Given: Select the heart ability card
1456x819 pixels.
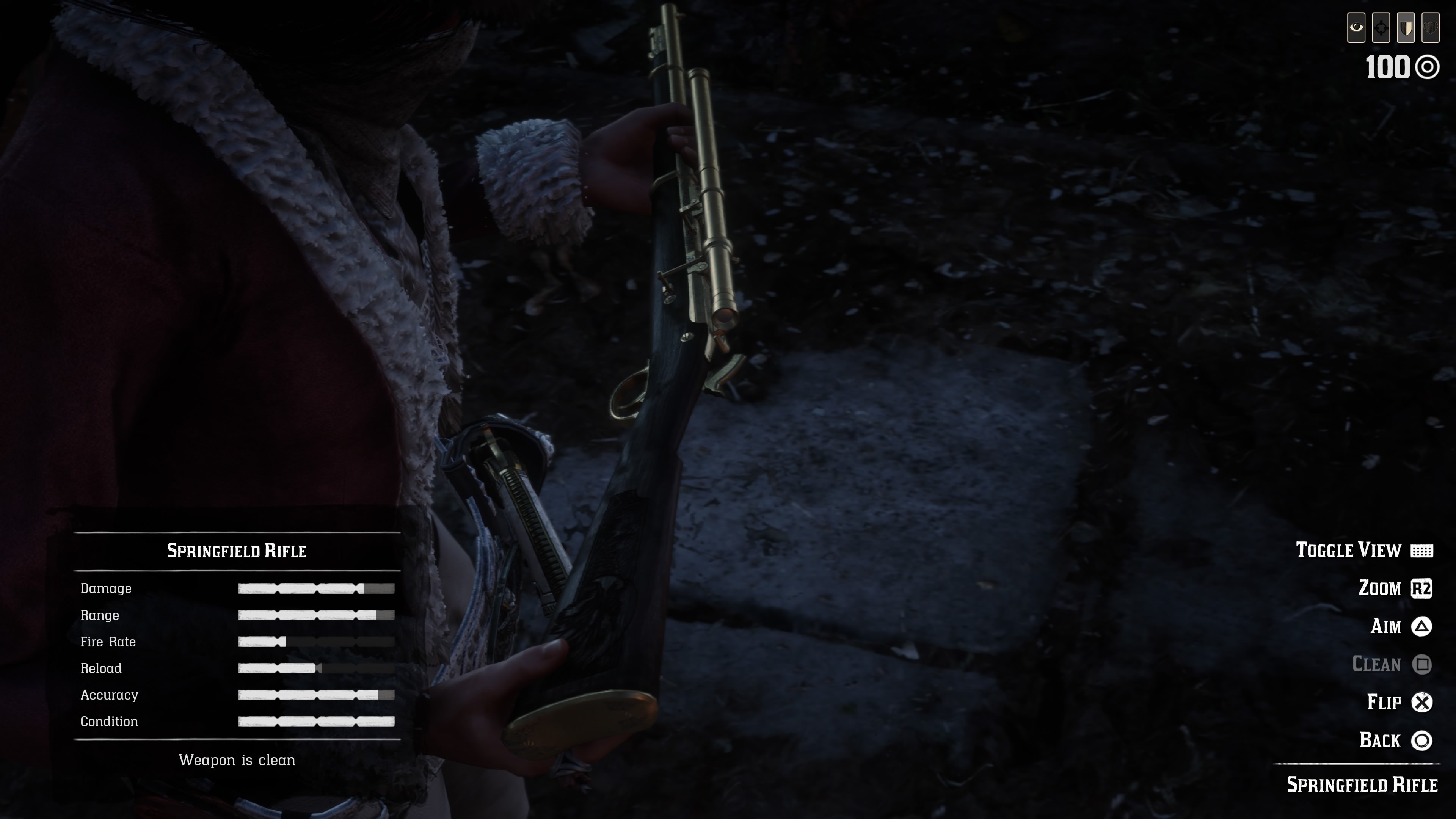Looking at the screenshot, I should (x=1431, y=28).
